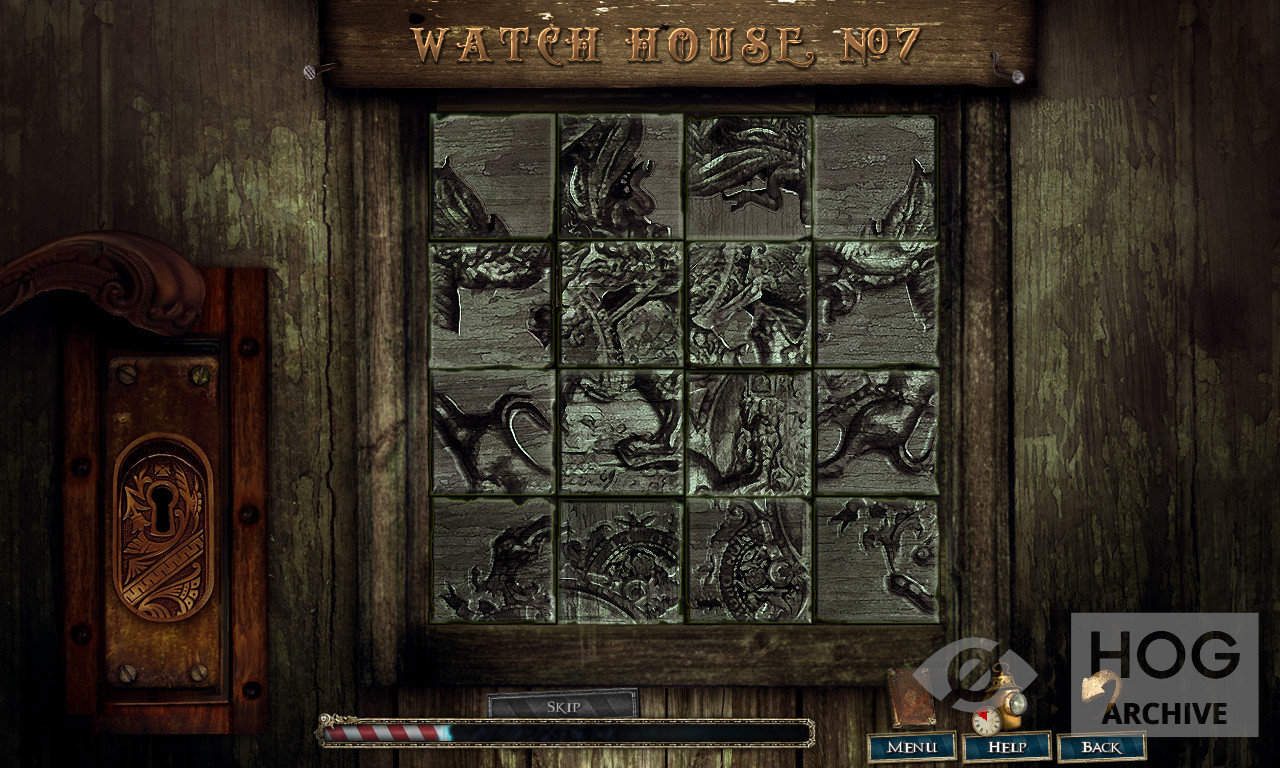The width and height of the screenshot is (1280, 768).
Task: Skip the tile puzzle
Action: point(563,706)
